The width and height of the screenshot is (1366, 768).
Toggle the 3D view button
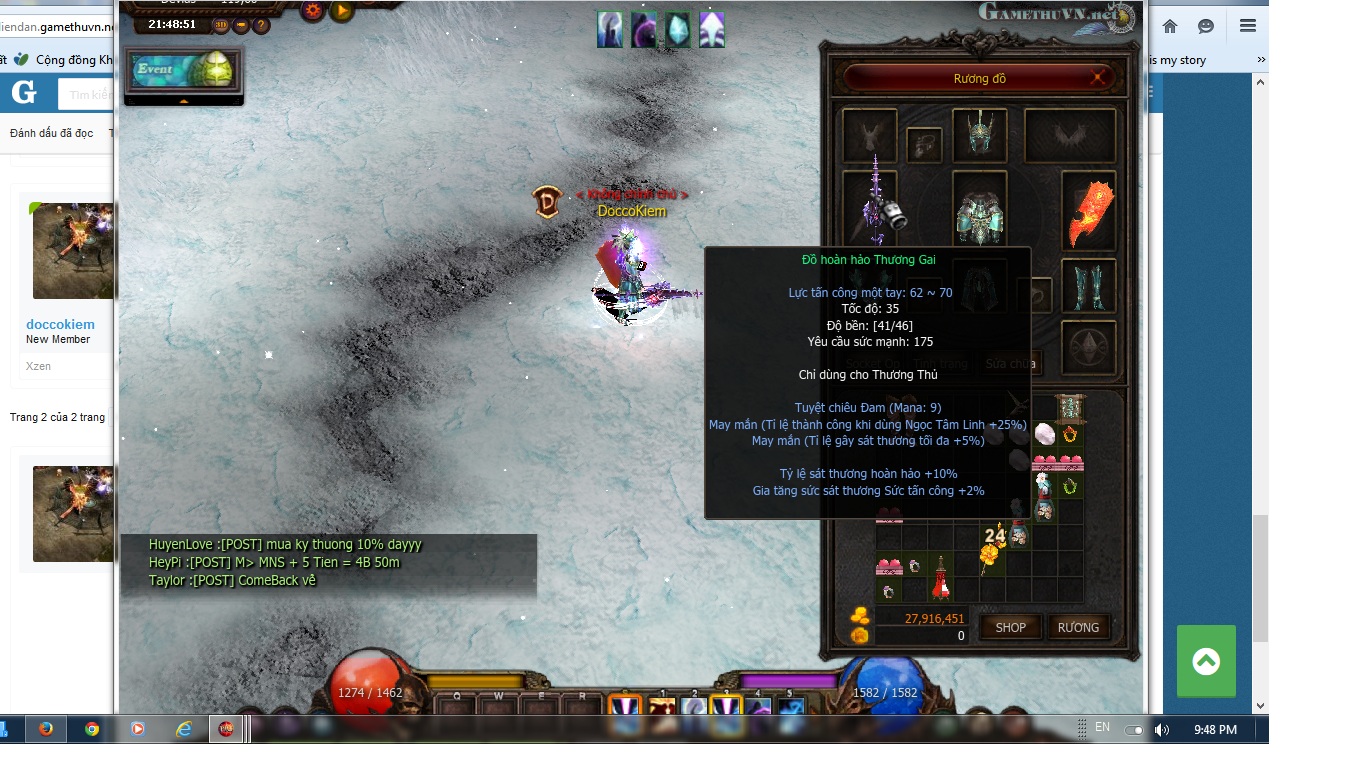click(221, 25)
